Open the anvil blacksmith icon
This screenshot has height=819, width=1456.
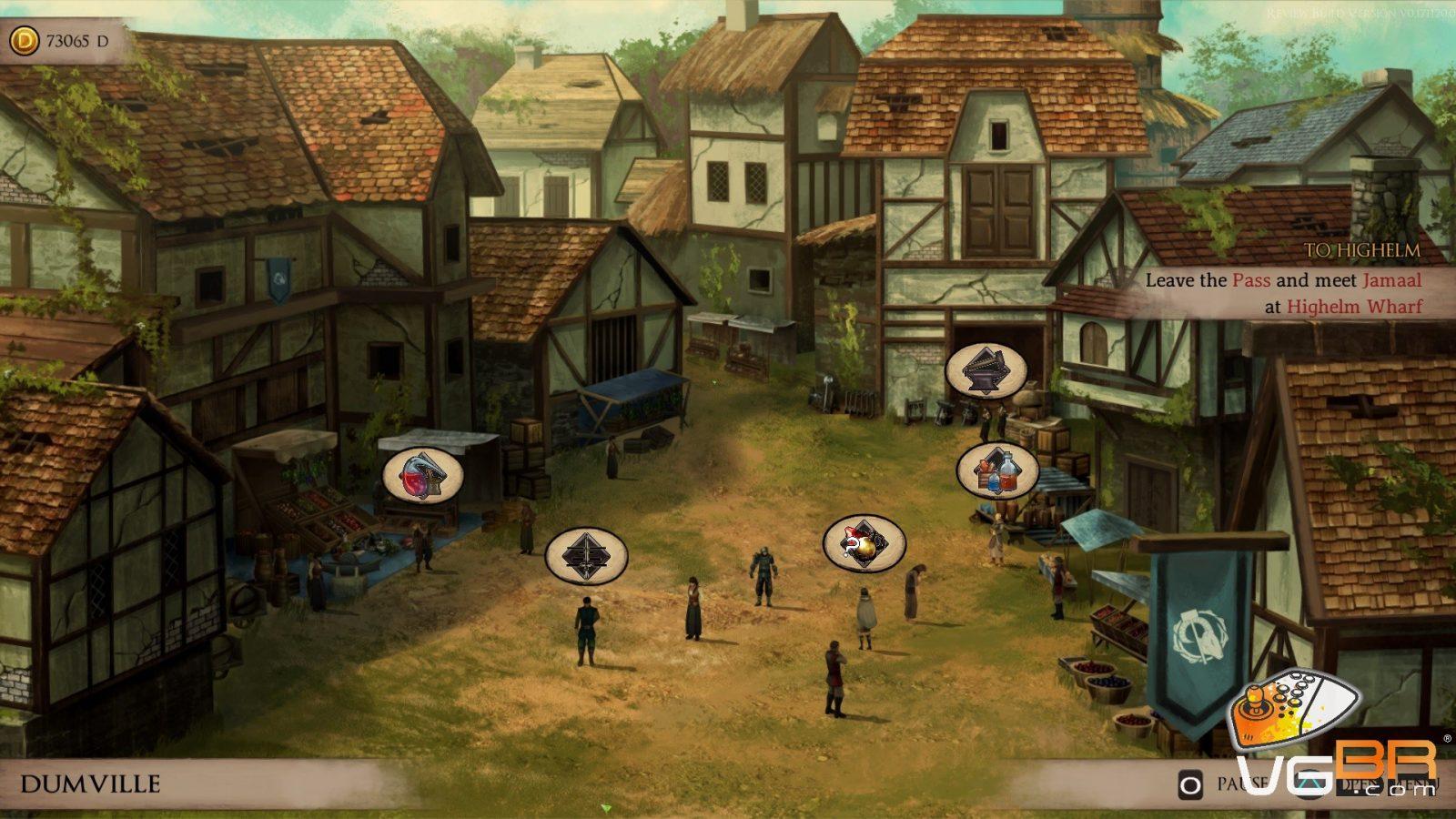(x=986, y=370)
